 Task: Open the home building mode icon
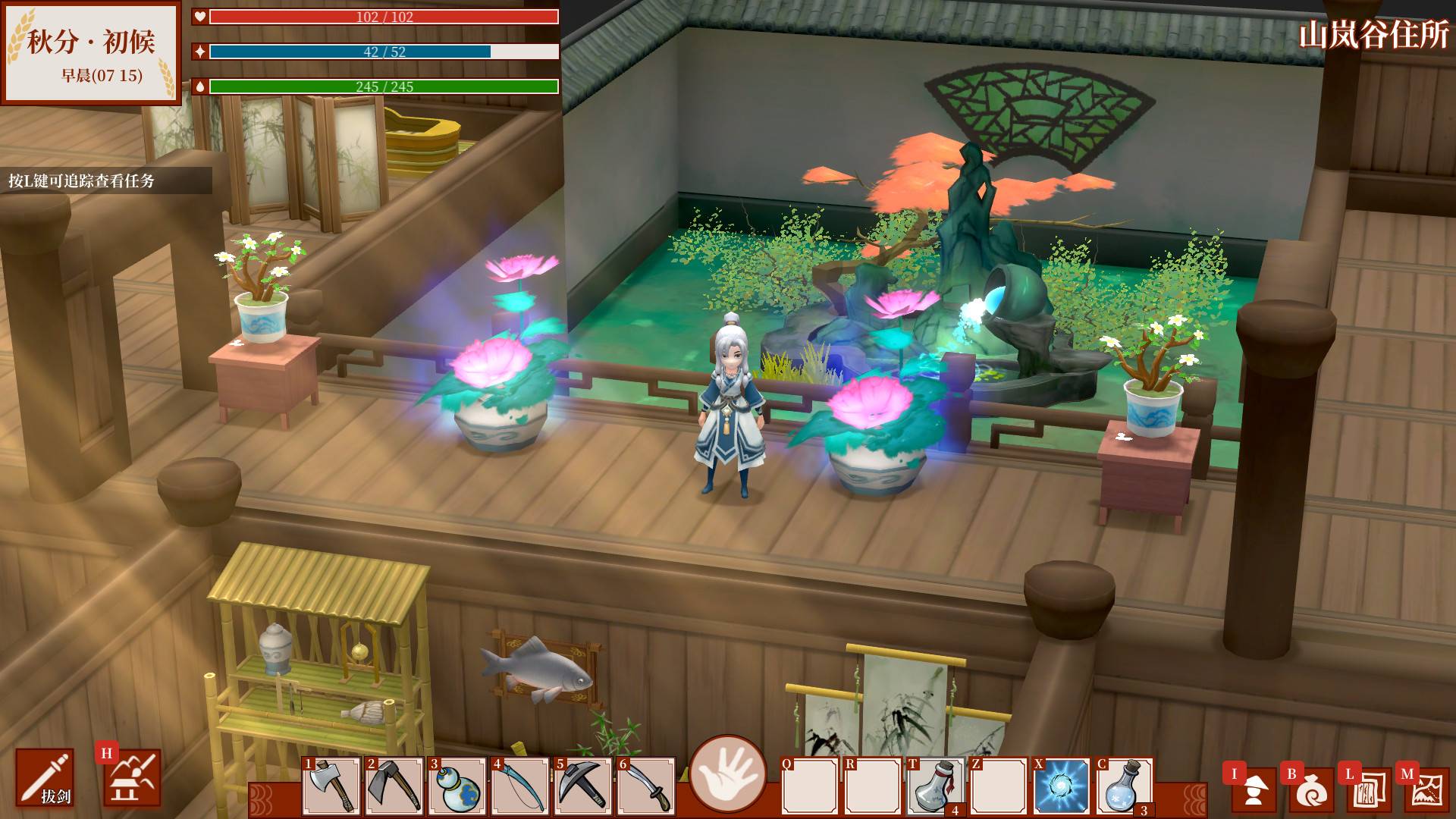[133, 778]
